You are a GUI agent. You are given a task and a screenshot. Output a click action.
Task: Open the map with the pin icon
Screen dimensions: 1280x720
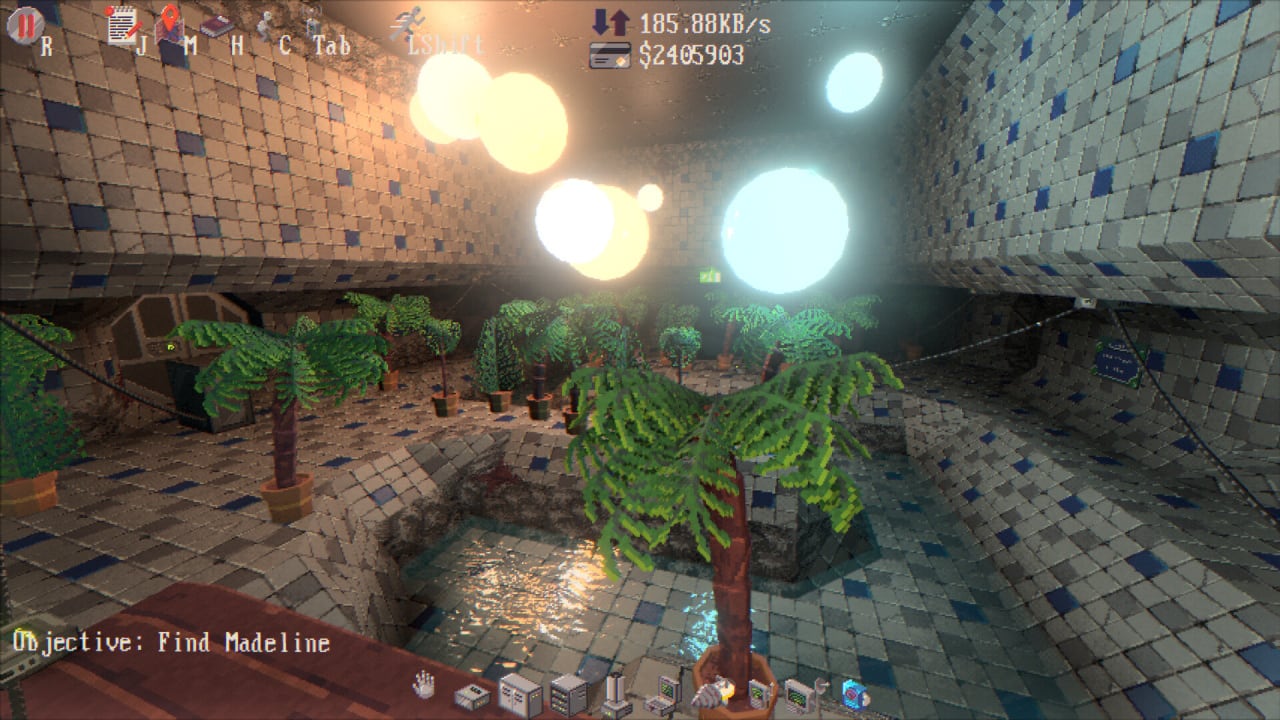click(x=169, y=23)
